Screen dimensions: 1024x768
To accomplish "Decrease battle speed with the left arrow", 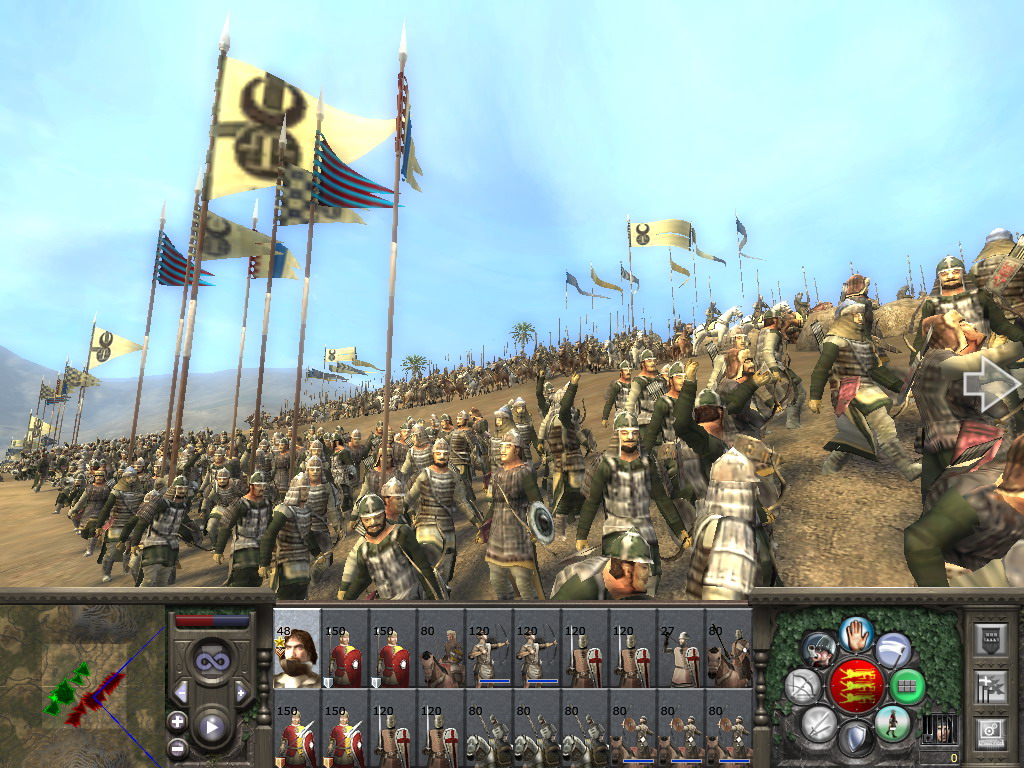I will 181,692.
